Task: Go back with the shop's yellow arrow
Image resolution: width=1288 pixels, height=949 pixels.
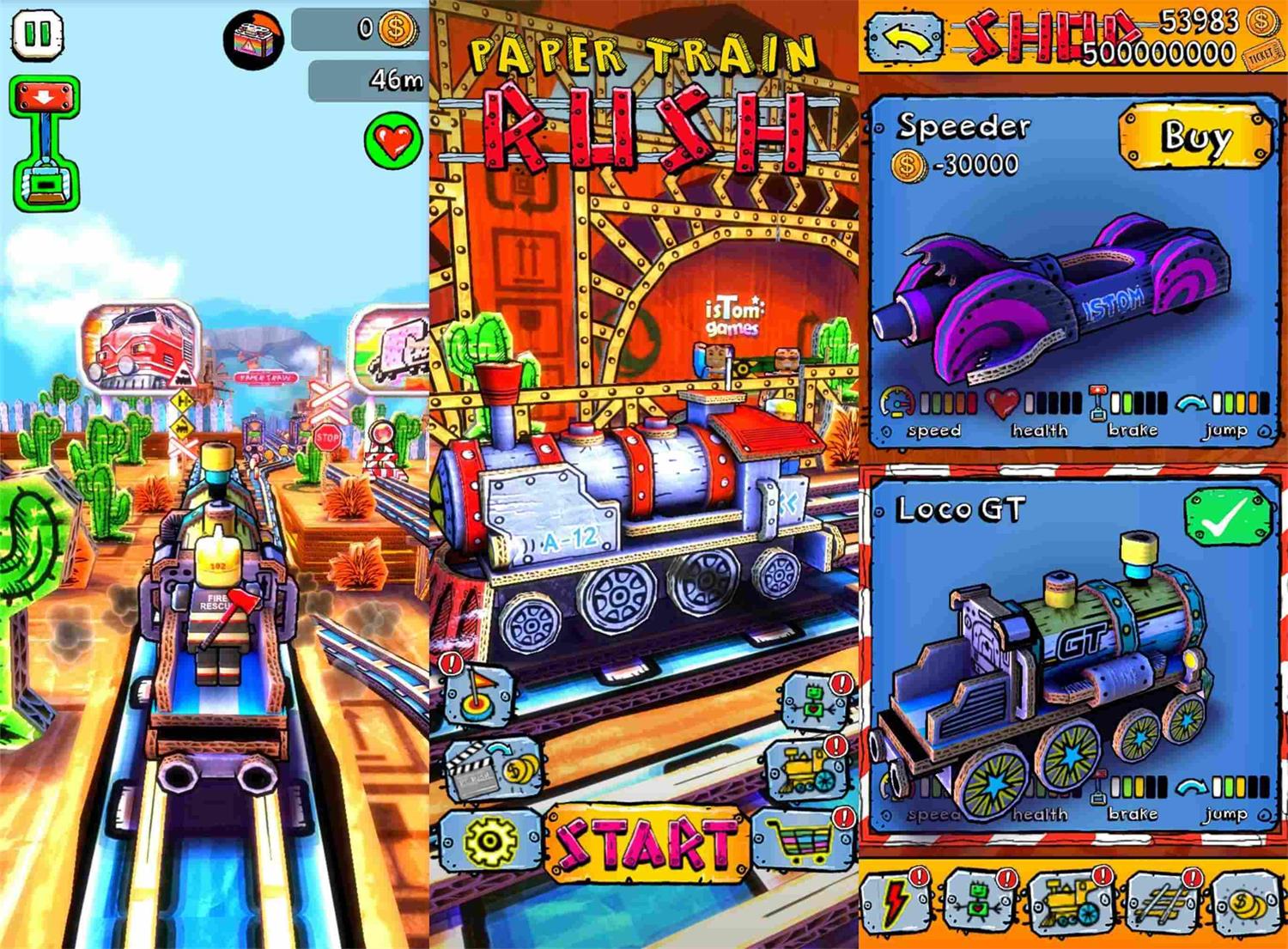Action: click(x=903, y=39)
